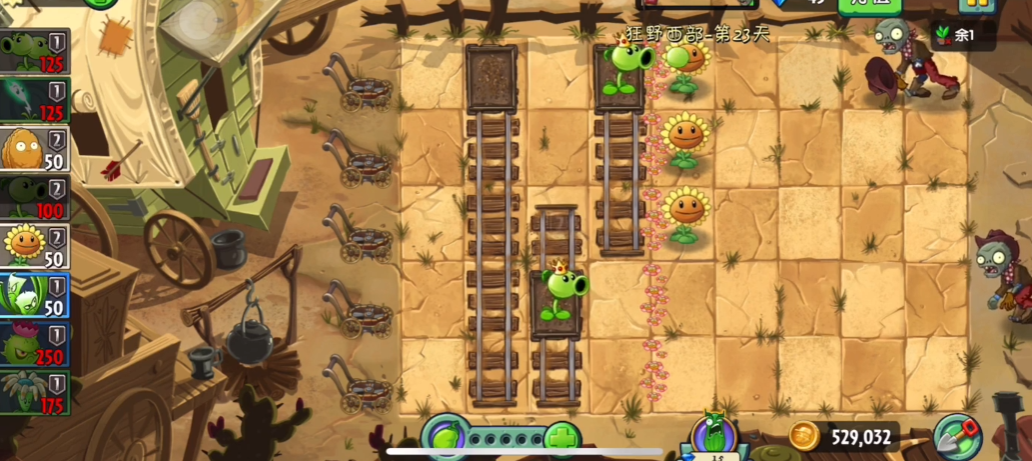Select the dark seed packet costing 100
Screen dimensions: 1032x461
[x=34, y=197]
